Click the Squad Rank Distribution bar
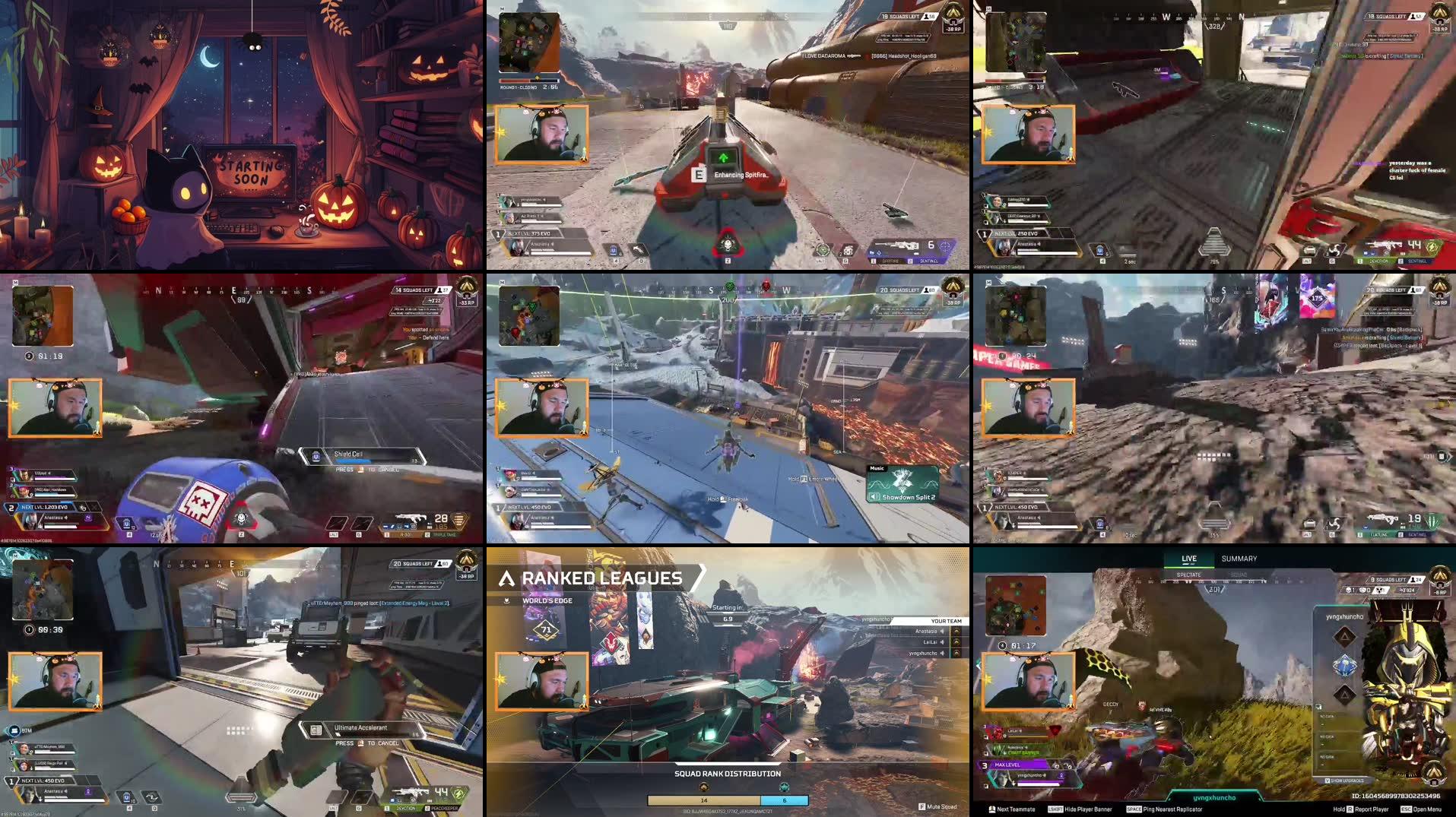 (728, 800)
